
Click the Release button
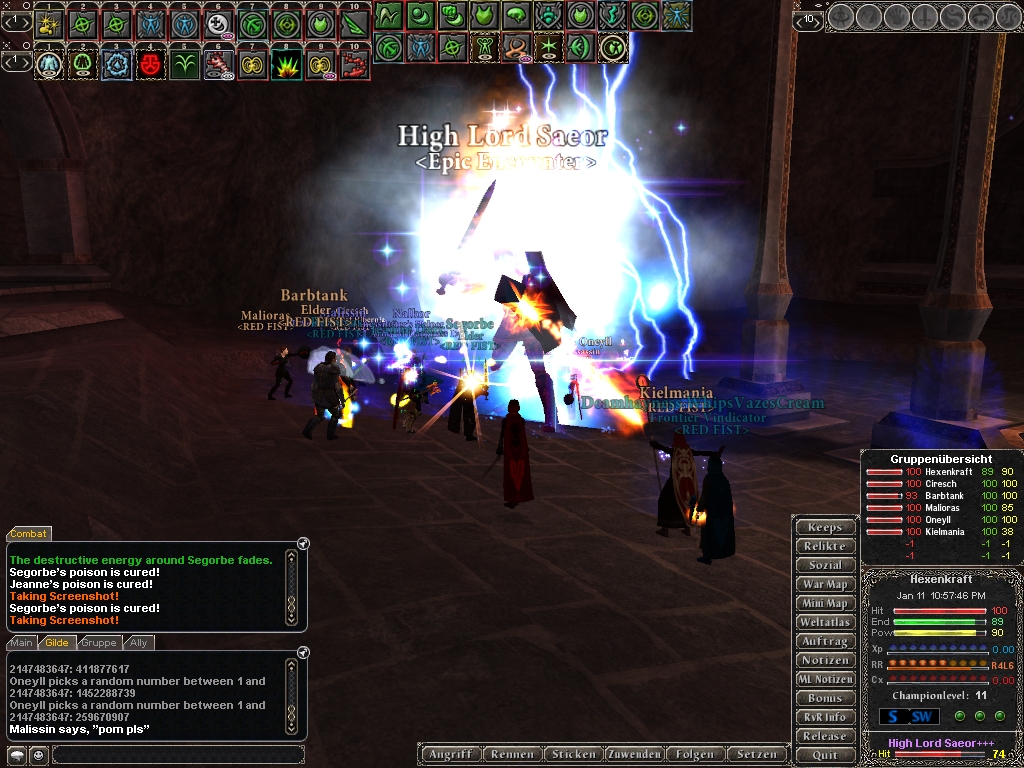(x=825, y=736)
